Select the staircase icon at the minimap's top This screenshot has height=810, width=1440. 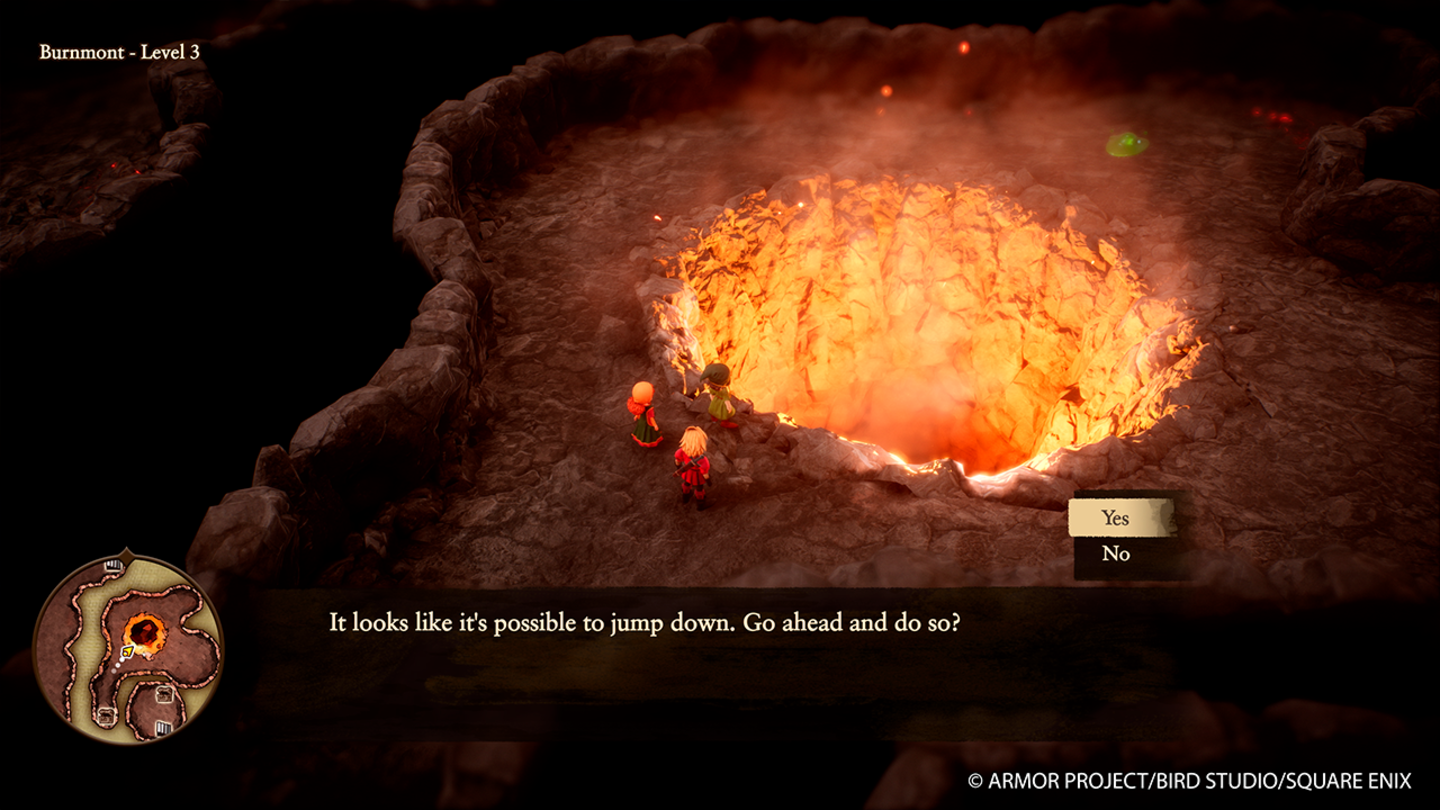click(x=113, y=564)
